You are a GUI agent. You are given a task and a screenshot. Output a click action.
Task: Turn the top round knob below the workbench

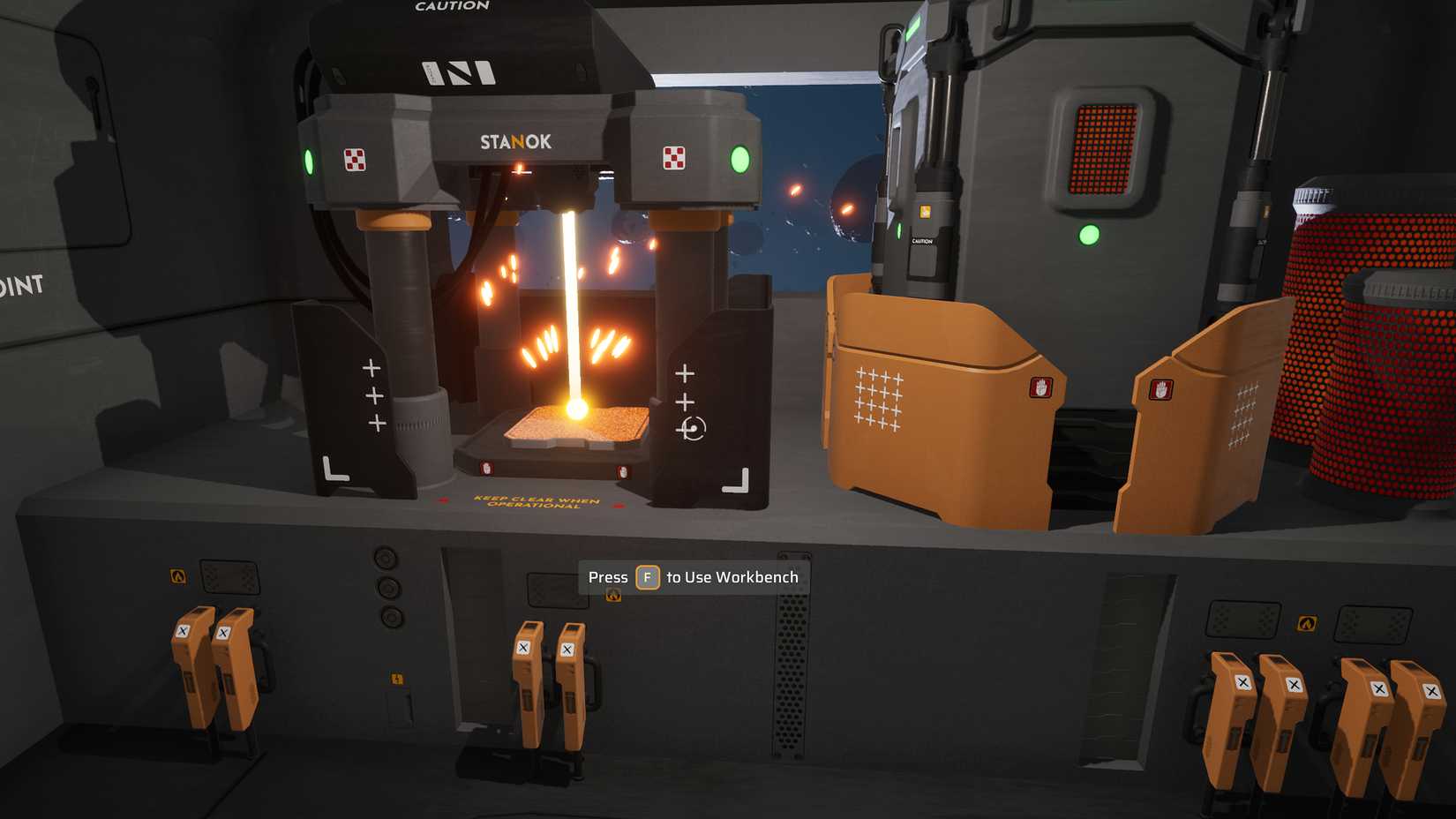coord(385,557)
